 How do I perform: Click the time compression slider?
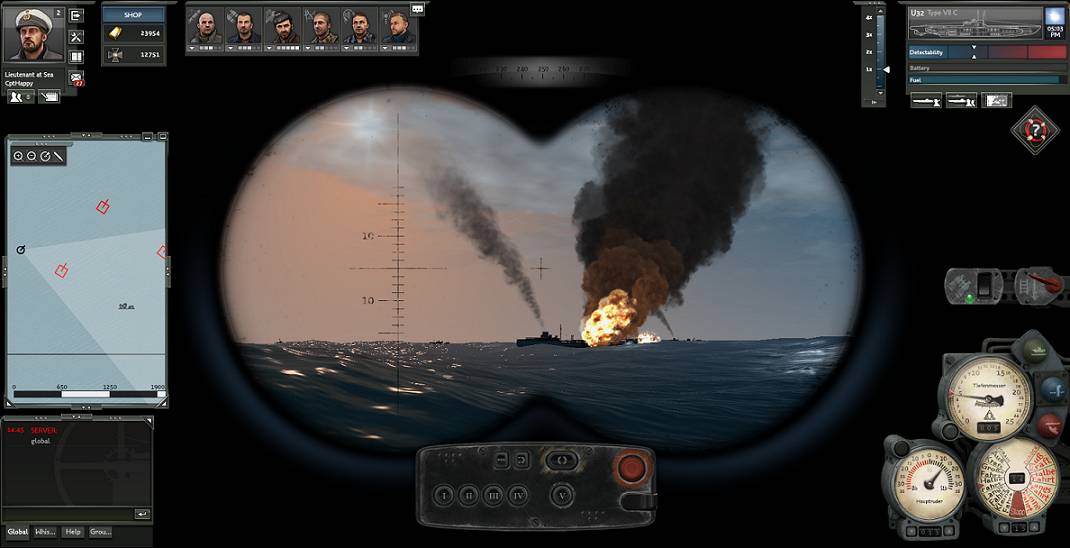coord(880,68)
